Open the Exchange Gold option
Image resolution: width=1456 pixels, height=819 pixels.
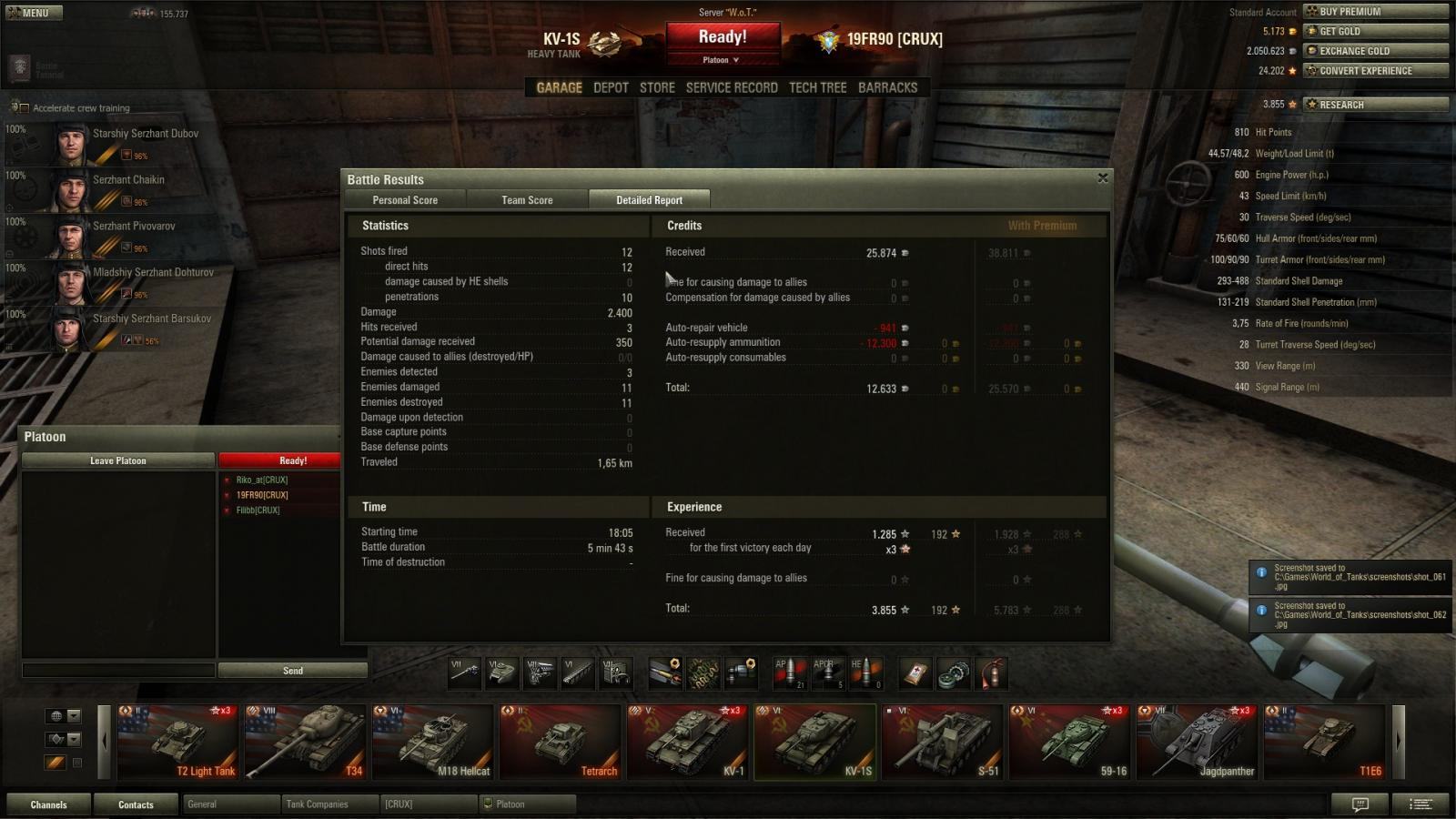click(x=1375, y=51)
